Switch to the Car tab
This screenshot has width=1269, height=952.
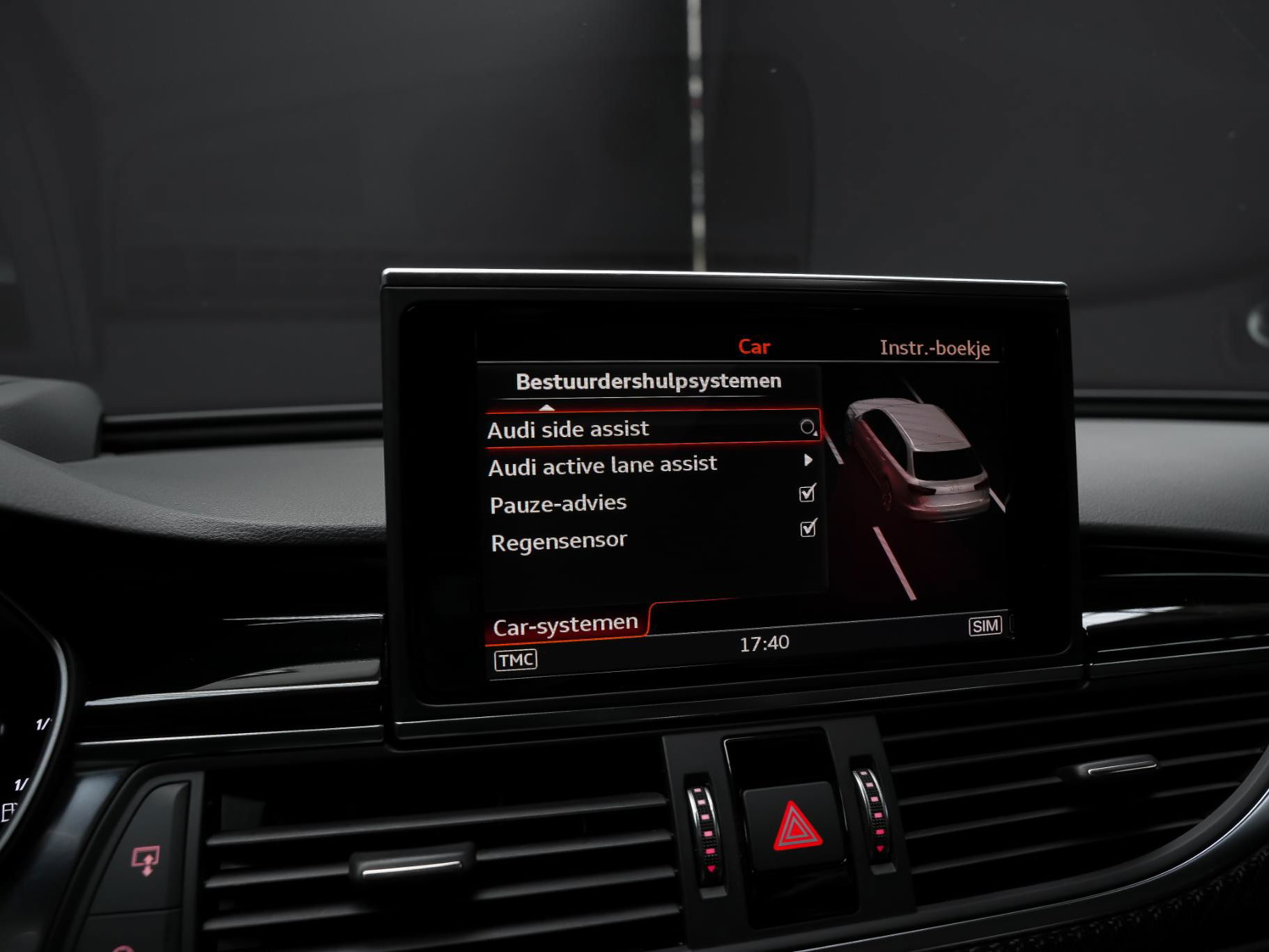[x=754, y=347]
